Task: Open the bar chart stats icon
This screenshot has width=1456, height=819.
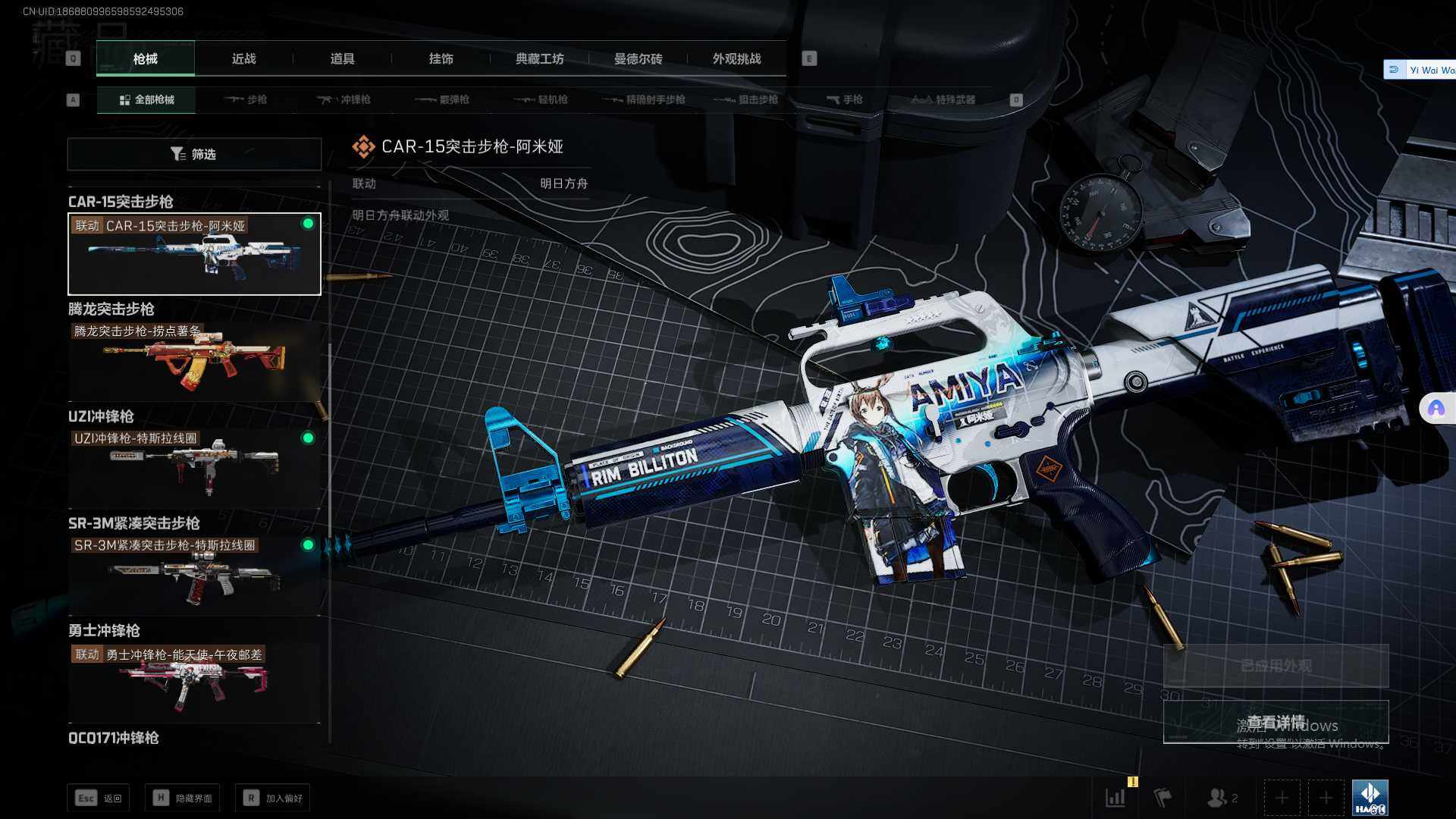Action: (1116, 798)
